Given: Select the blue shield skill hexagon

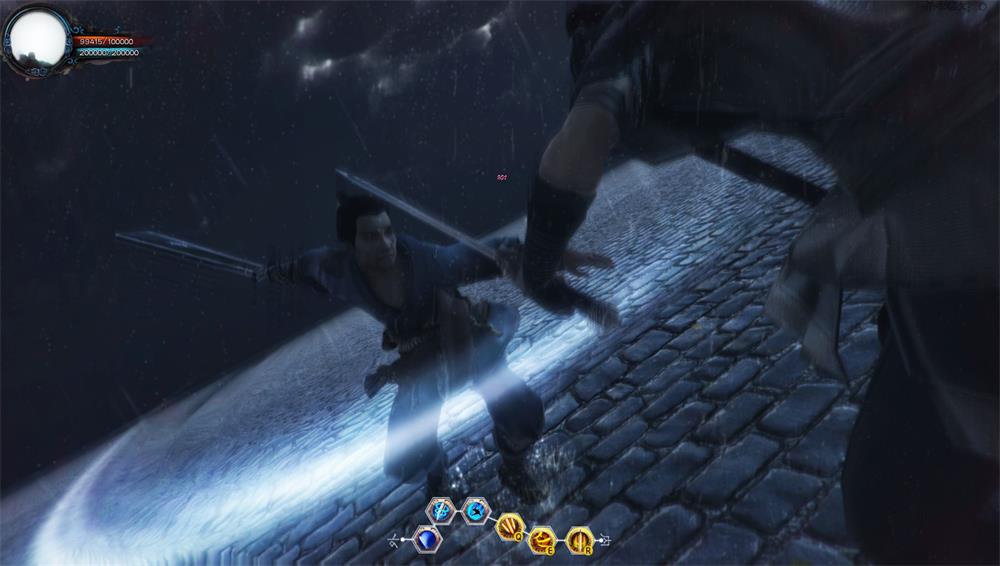Looking at the screenshot, I should click(x=427, y=540).
